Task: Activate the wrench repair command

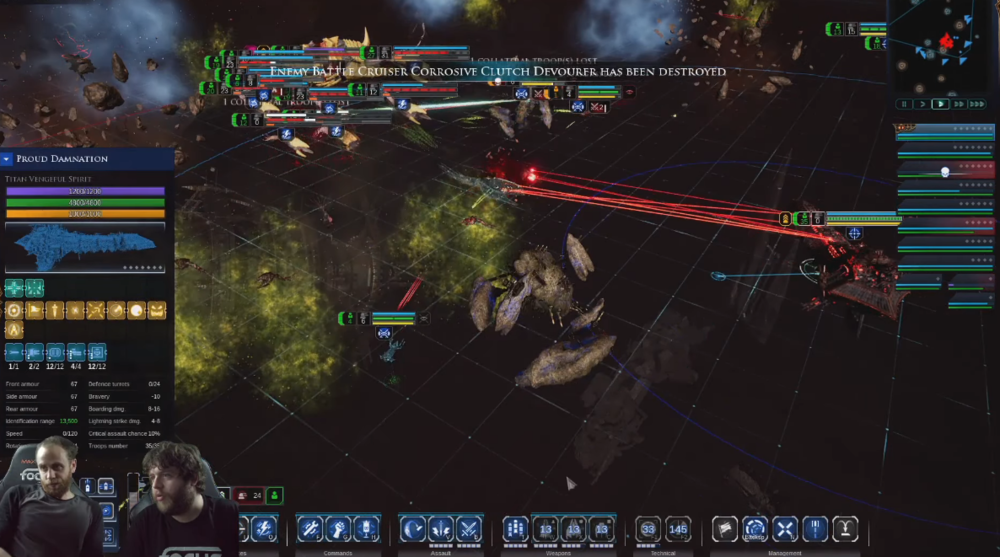Action: coord(310,527)
